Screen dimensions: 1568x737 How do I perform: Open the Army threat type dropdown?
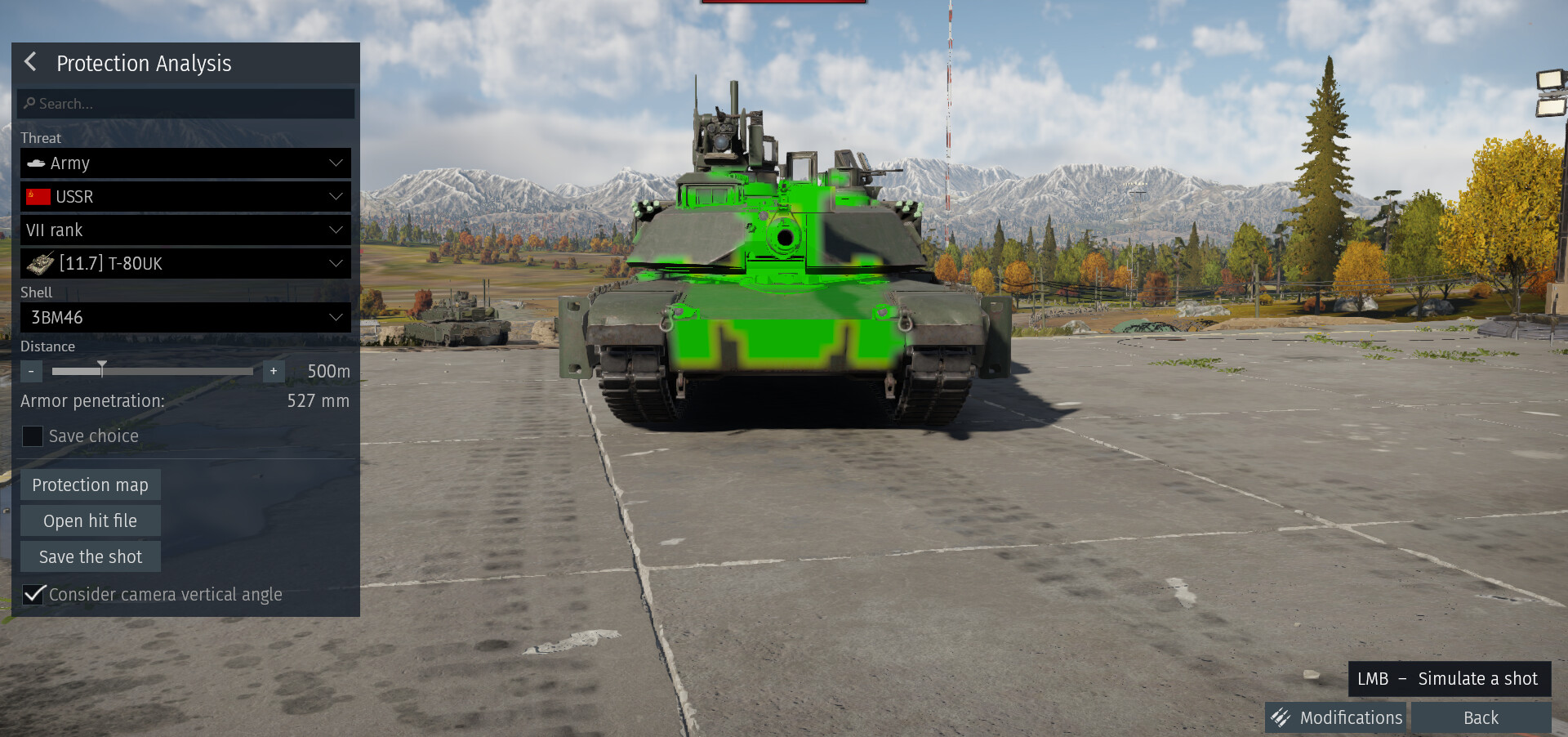185,163
